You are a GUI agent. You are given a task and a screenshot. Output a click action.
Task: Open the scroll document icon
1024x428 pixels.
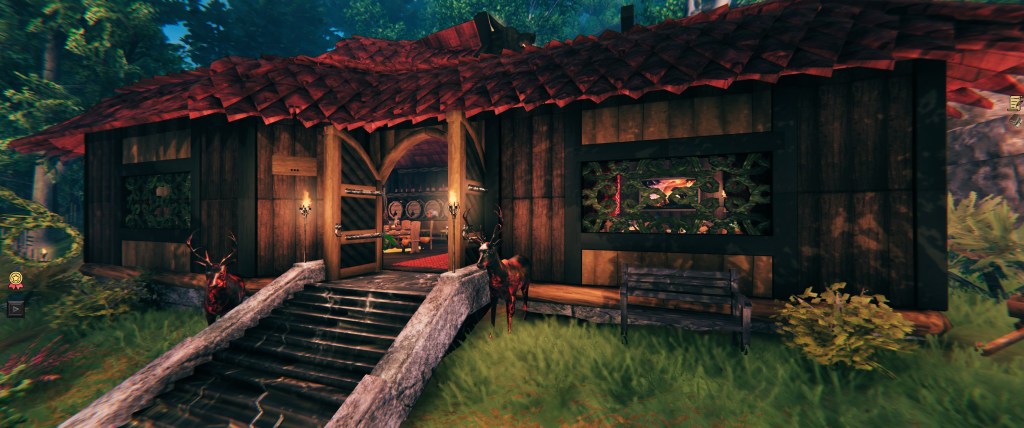pos(1016,103)
